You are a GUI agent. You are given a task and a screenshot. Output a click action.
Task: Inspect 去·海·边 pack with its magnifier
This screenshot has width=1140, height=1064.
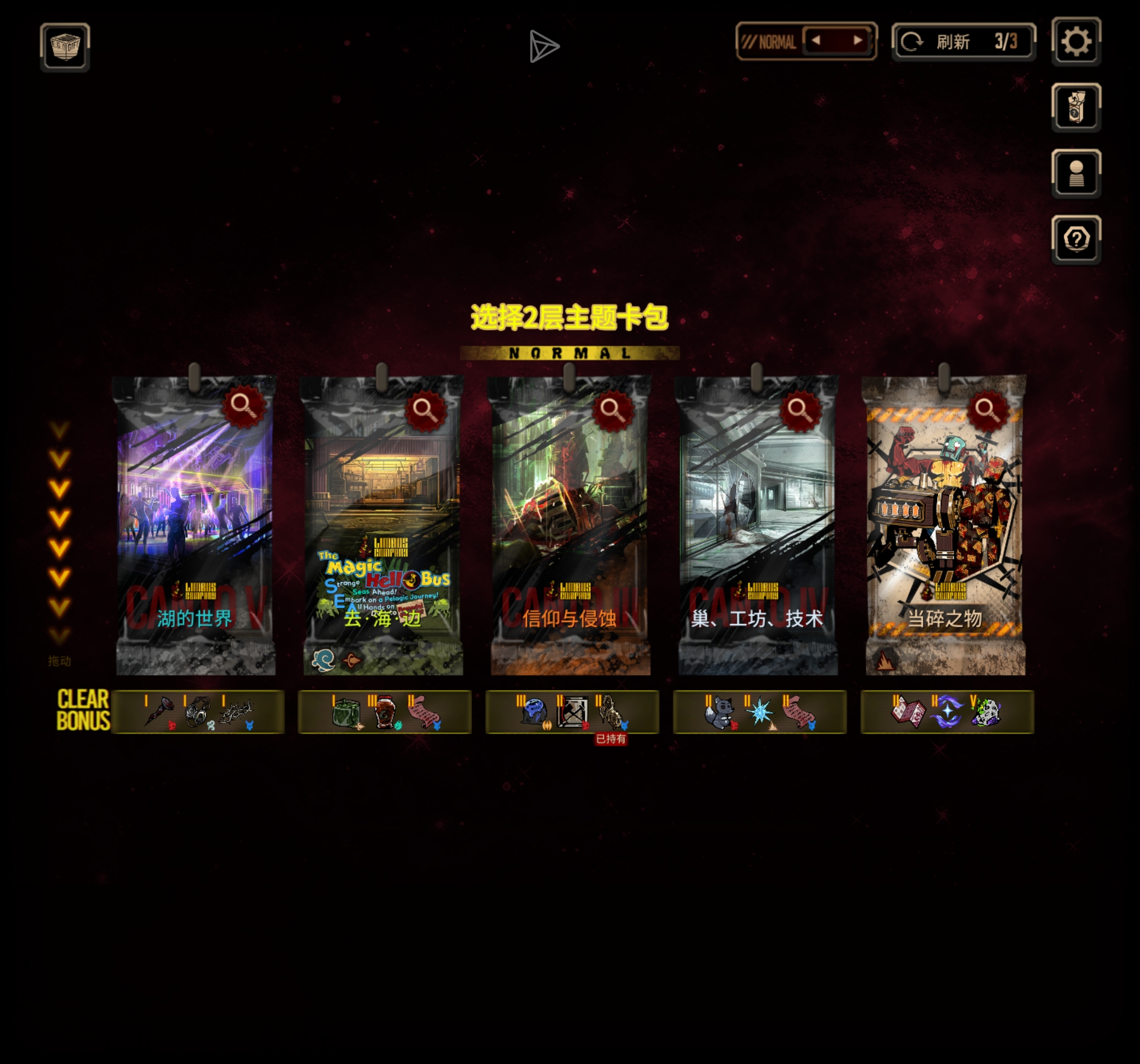(x=425, y=408)
